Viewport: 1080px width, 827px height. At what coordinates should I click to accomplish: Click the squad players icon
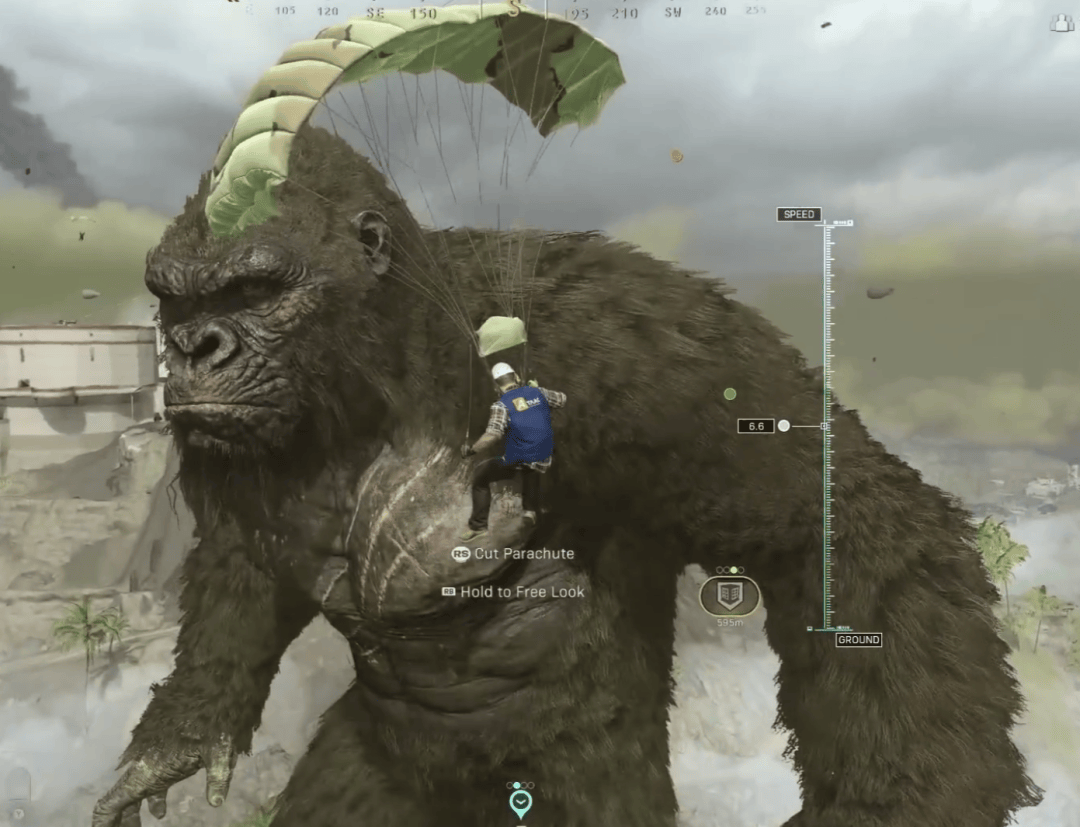click(x=1061, y=23)
